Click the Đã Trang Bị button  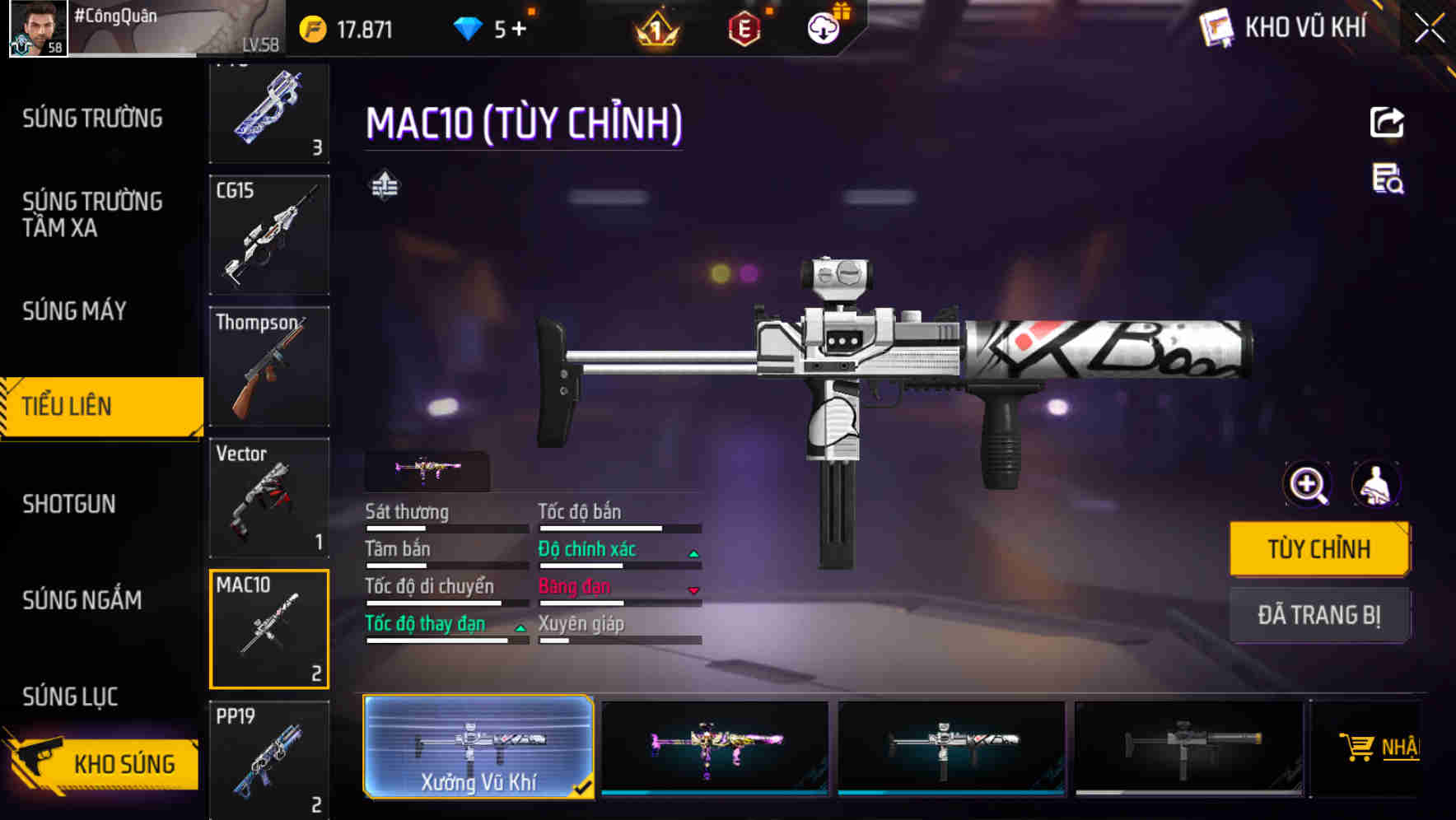[1318, 615]
